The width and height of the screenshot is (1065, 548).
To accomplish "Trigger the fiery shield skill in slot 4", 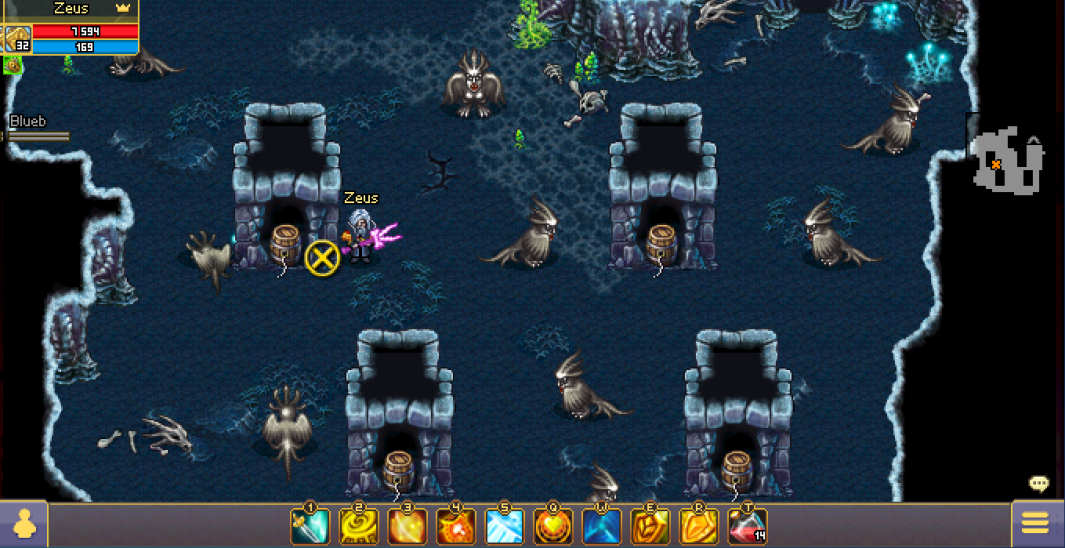I will (x=455, y=526).
